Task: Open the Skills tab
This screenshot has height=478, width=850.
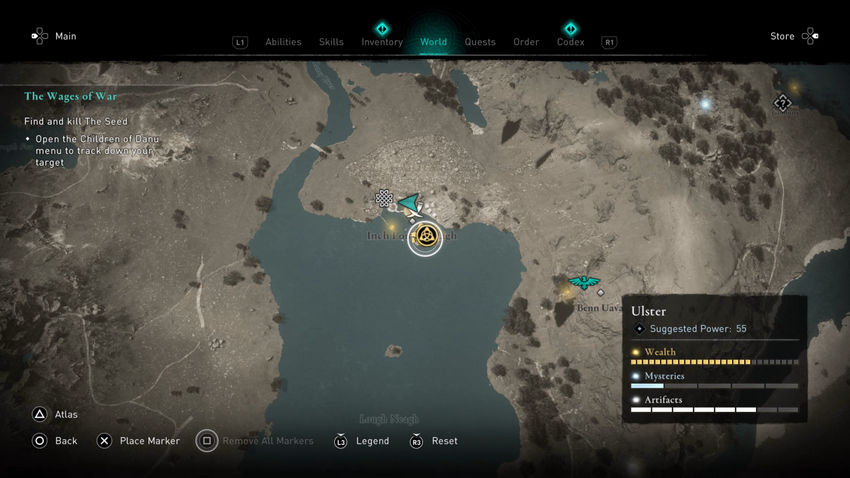Action: point(331,42)
